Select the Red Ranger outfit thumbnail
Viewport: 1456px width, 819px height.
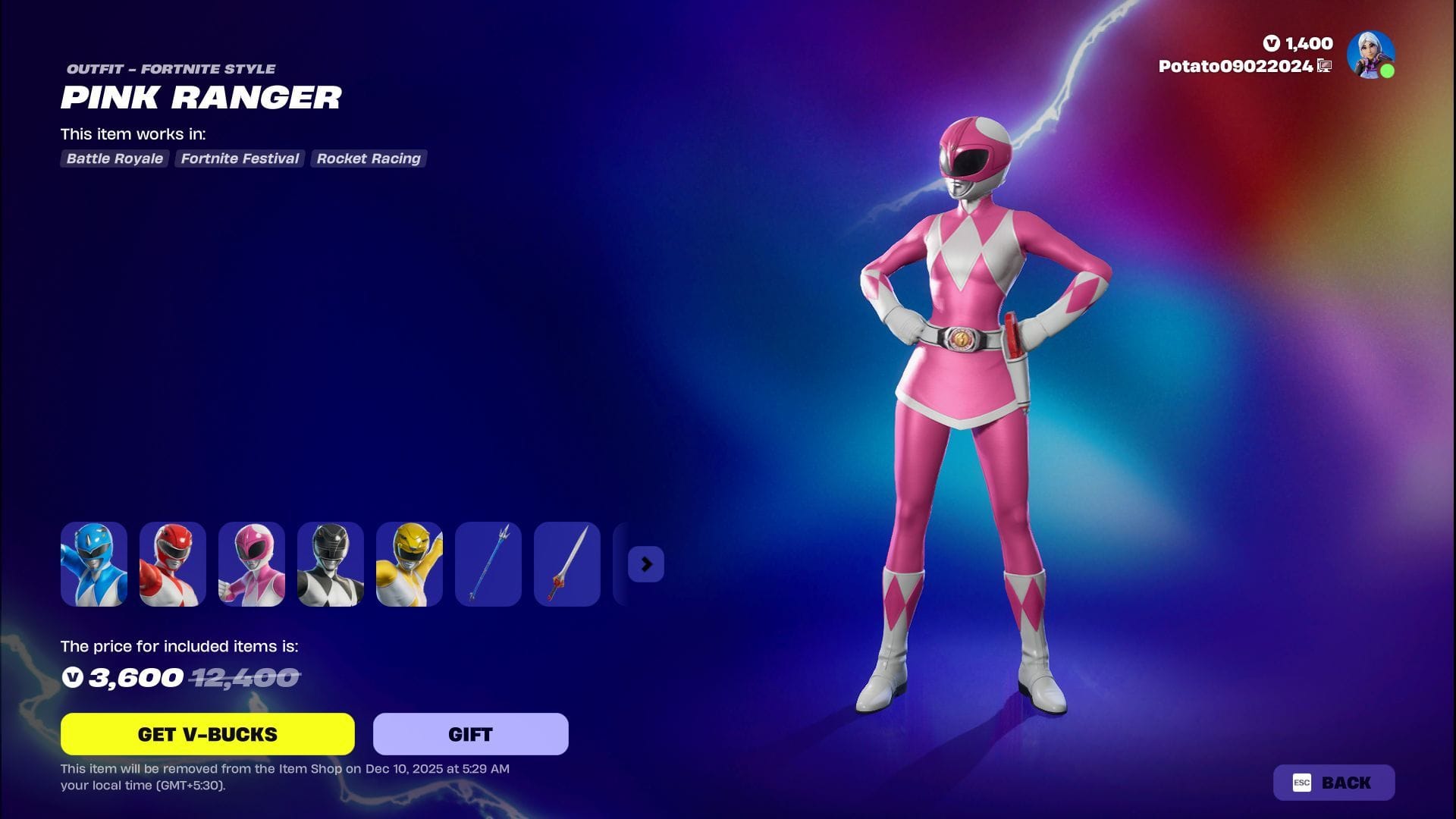[172, 564]
